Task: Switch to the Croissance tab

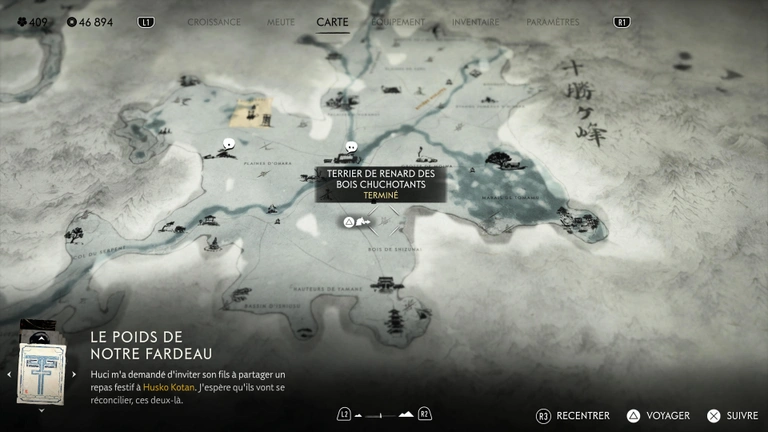Action: pos(214,22)
